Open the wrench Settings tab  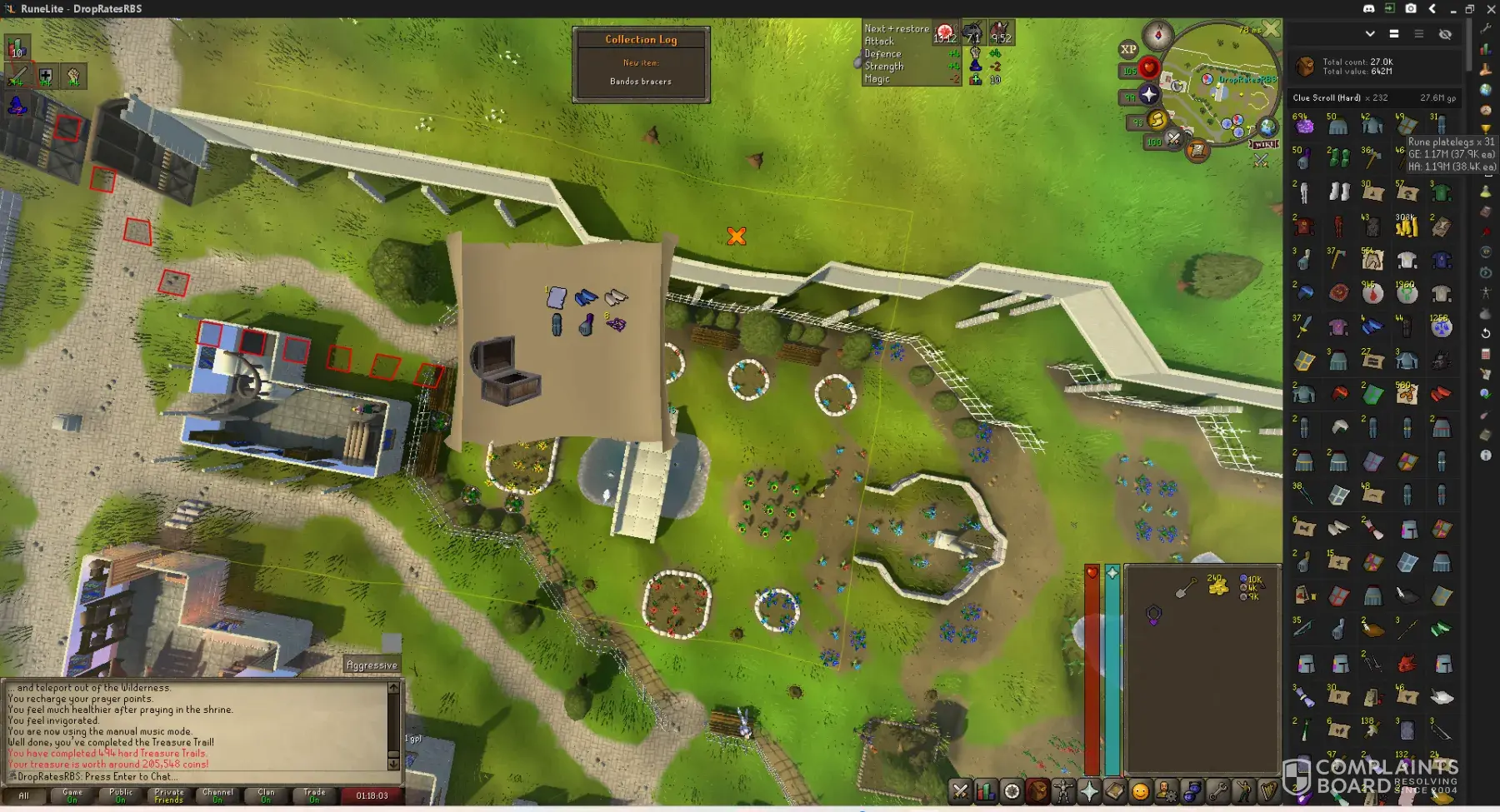pos(1217,791)
